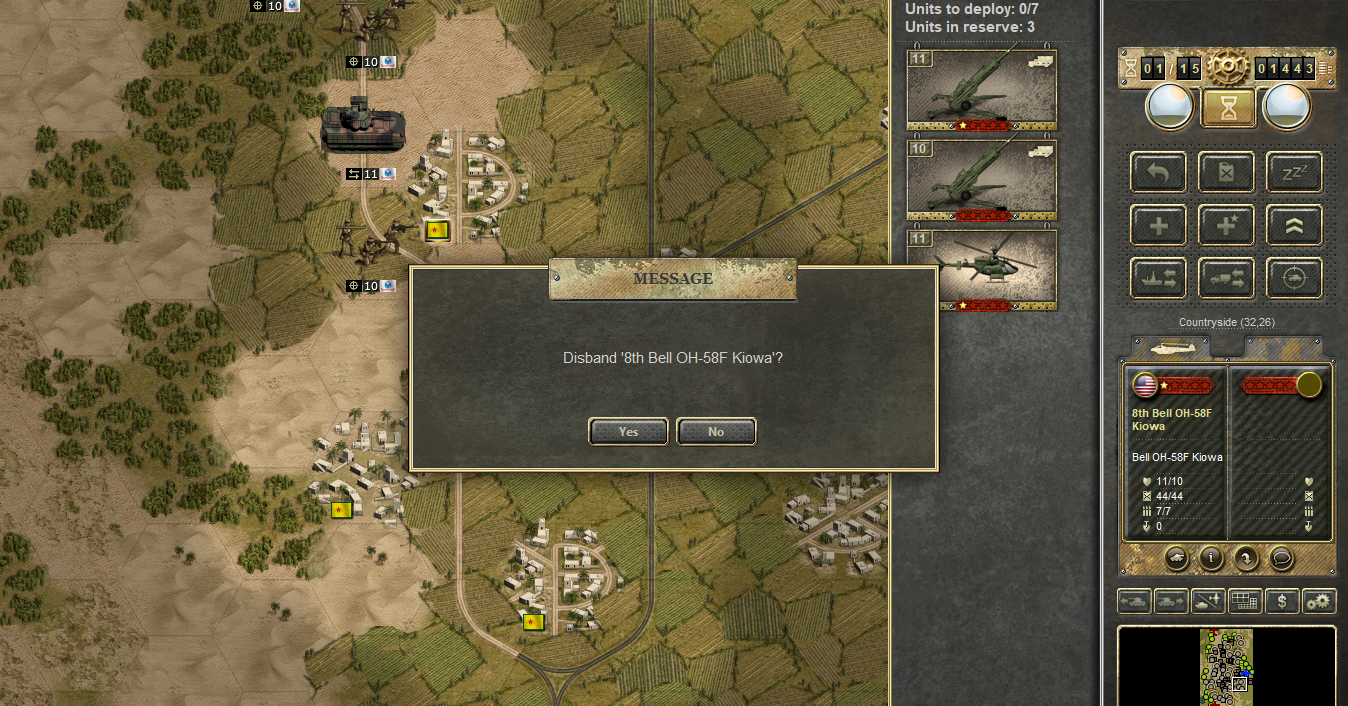Click the plain plus replacements button
This screenshot has width=1348, height=706.
pos(1159,225)
